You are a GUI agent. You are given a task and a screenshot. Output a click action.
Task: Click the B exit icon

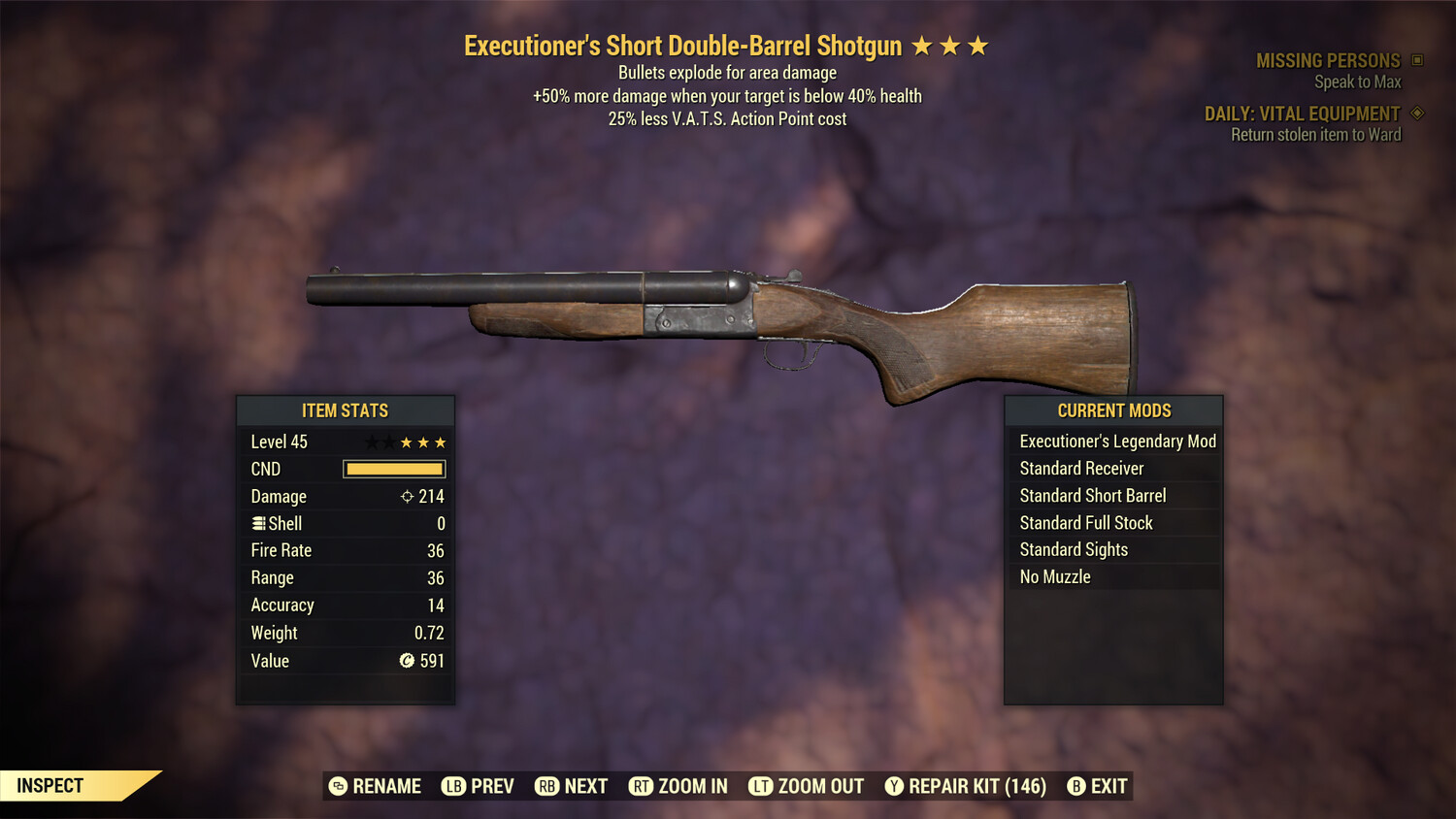[x=1075, y=786]
